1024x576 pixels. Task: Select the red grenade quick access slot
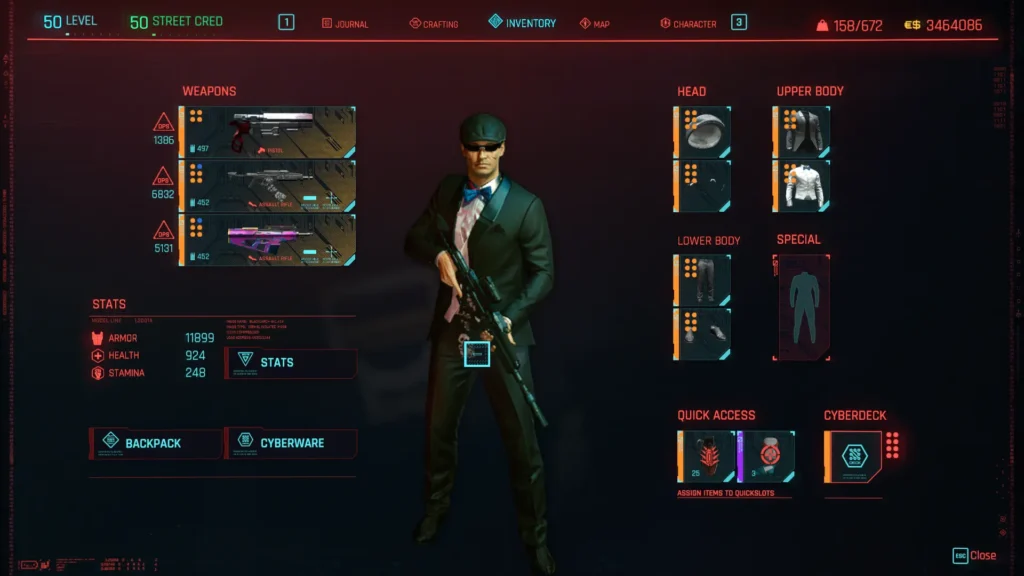coord(707,456)
